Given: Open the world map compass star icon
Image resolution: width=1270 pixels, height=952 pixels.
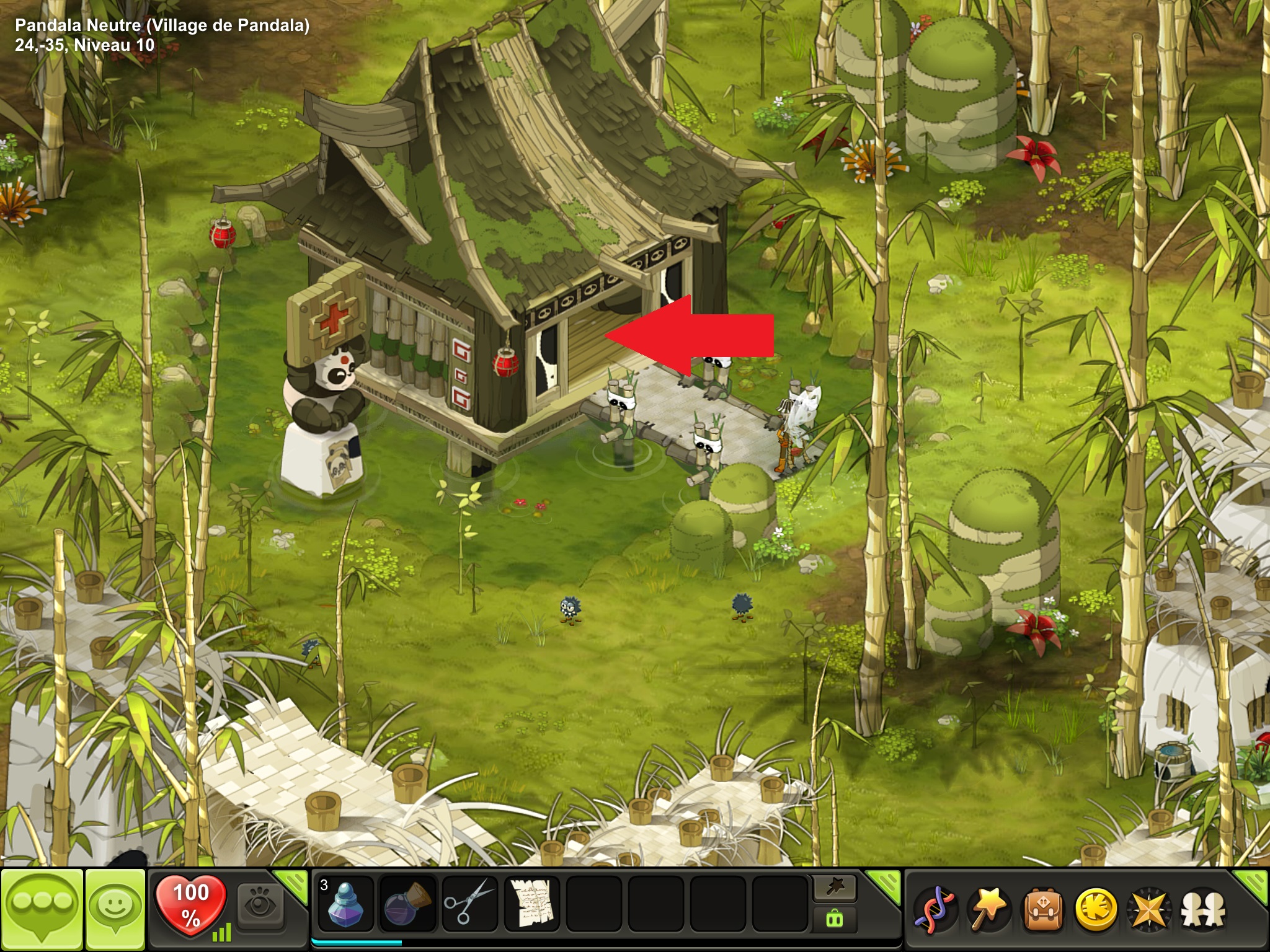Looking at the screenshot, I should (x=1150, y=909).
